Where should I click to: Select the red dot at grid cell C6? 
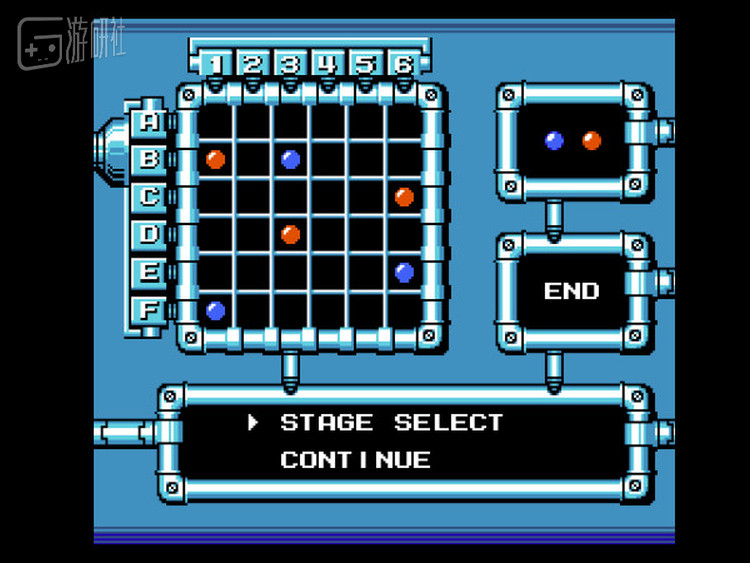click(404, 197)
